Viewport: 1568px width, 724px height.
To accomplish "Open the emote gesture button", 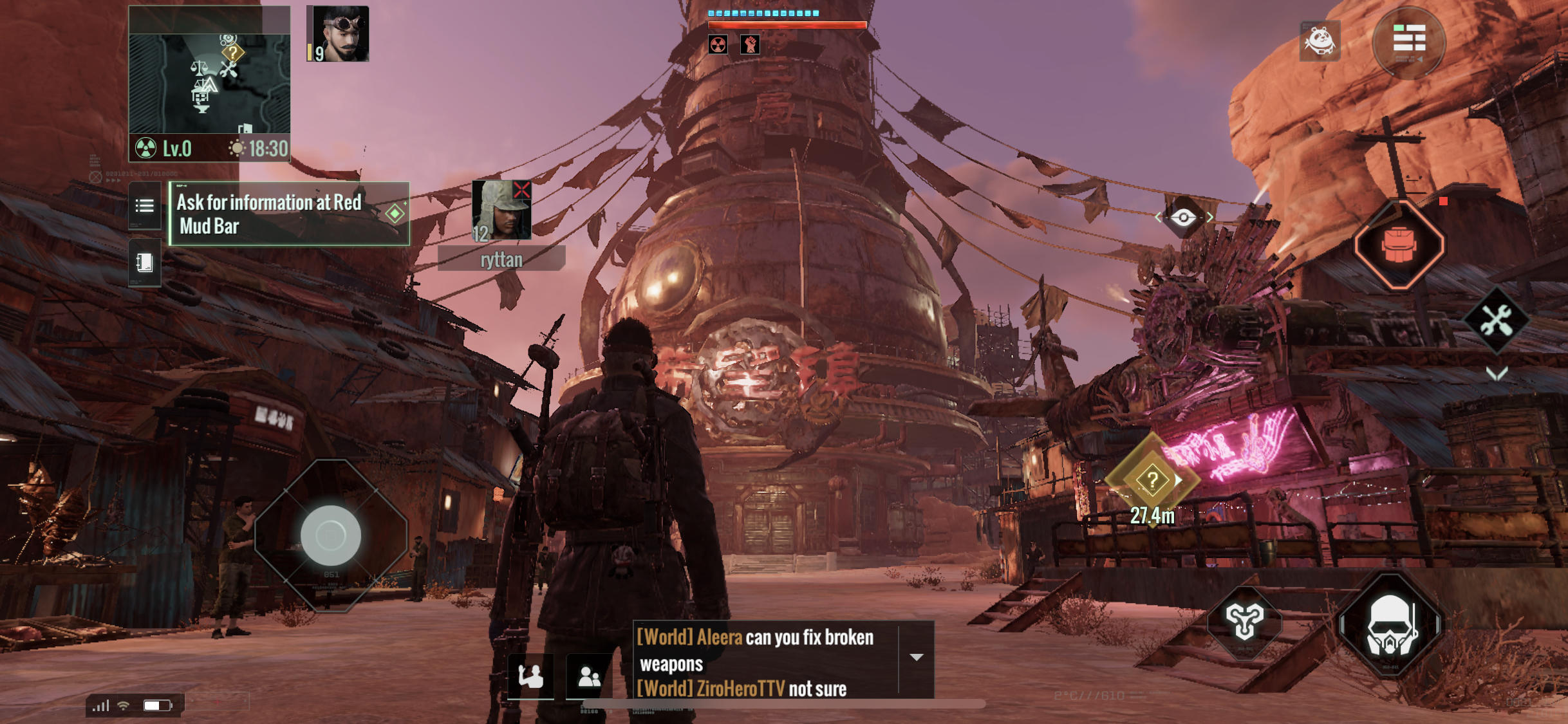I will click(x=531, y=676).
